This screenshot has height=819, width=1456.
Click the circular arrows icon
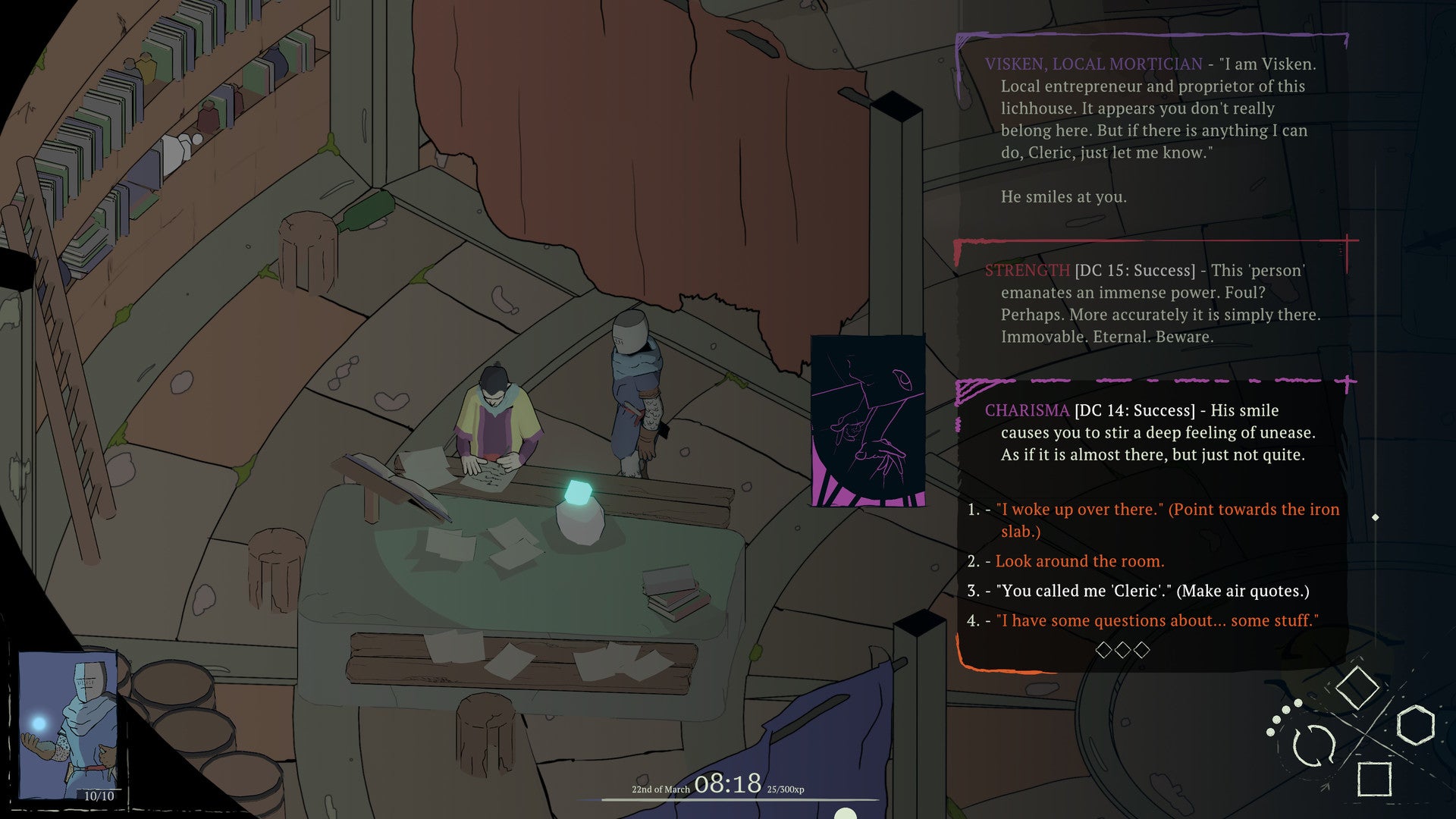[1313, 745]
